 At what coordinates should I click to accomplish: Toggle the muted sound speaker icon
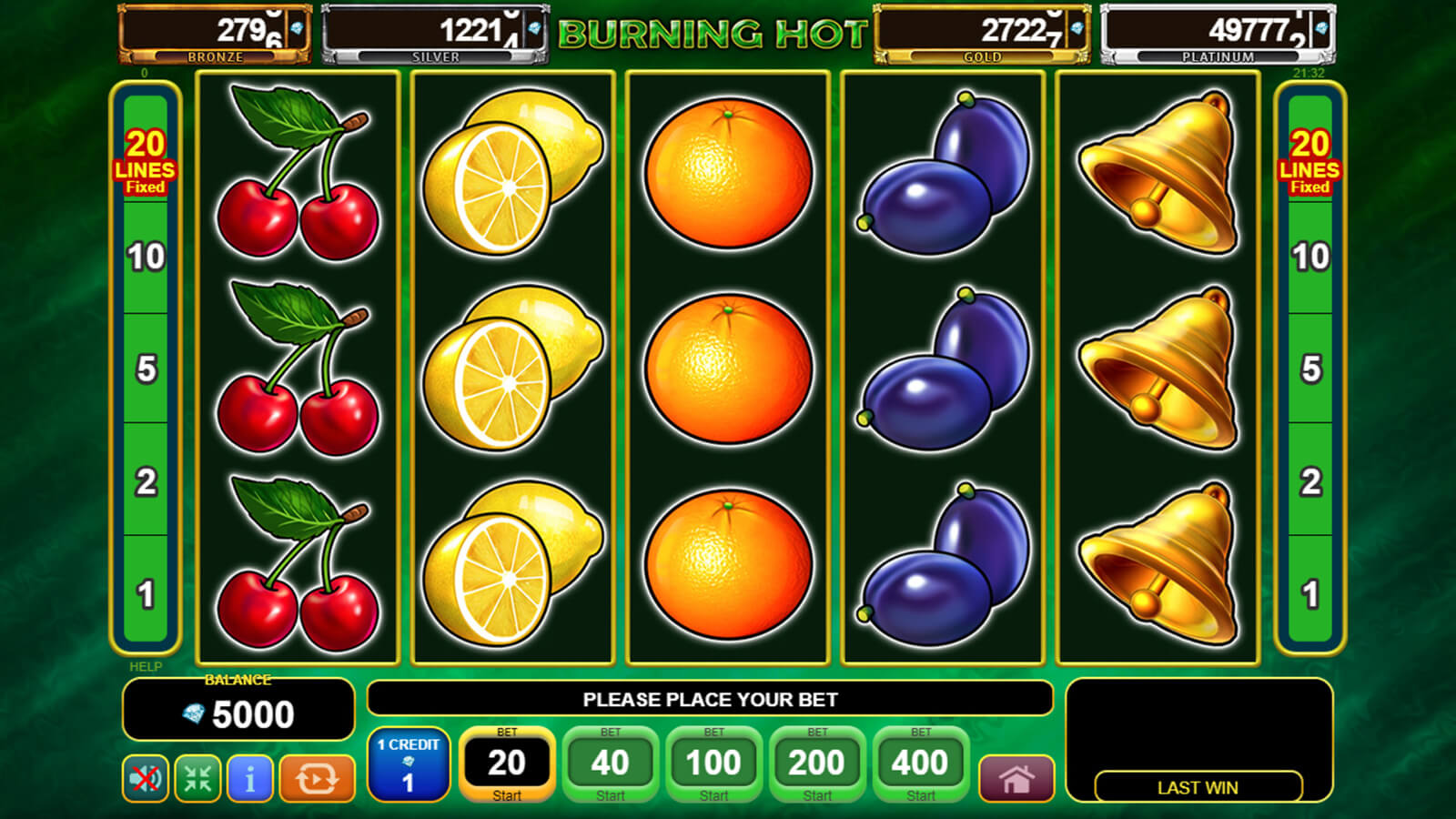(x=146, y=779)
